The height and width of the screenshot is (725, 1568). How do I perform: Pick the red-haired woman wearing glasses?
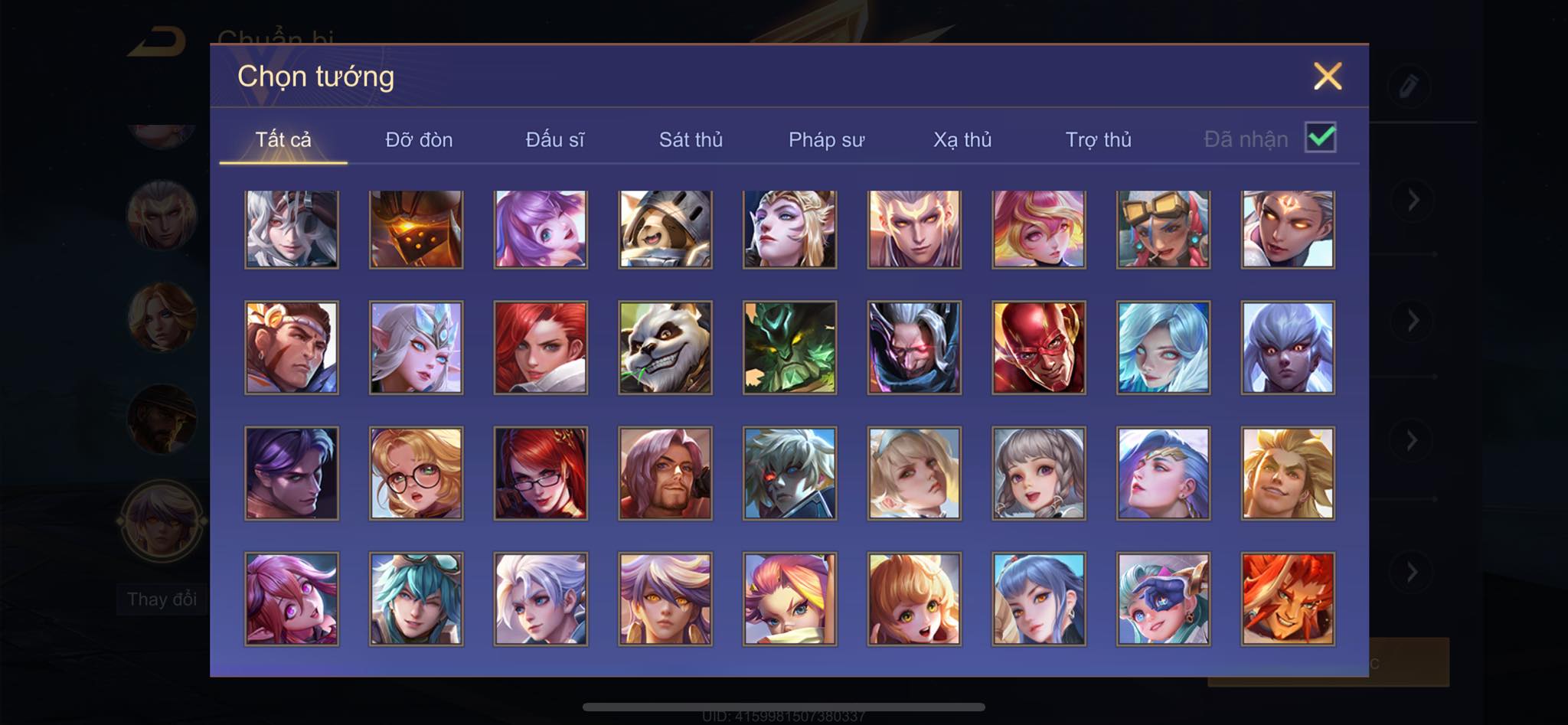[541, 473]
